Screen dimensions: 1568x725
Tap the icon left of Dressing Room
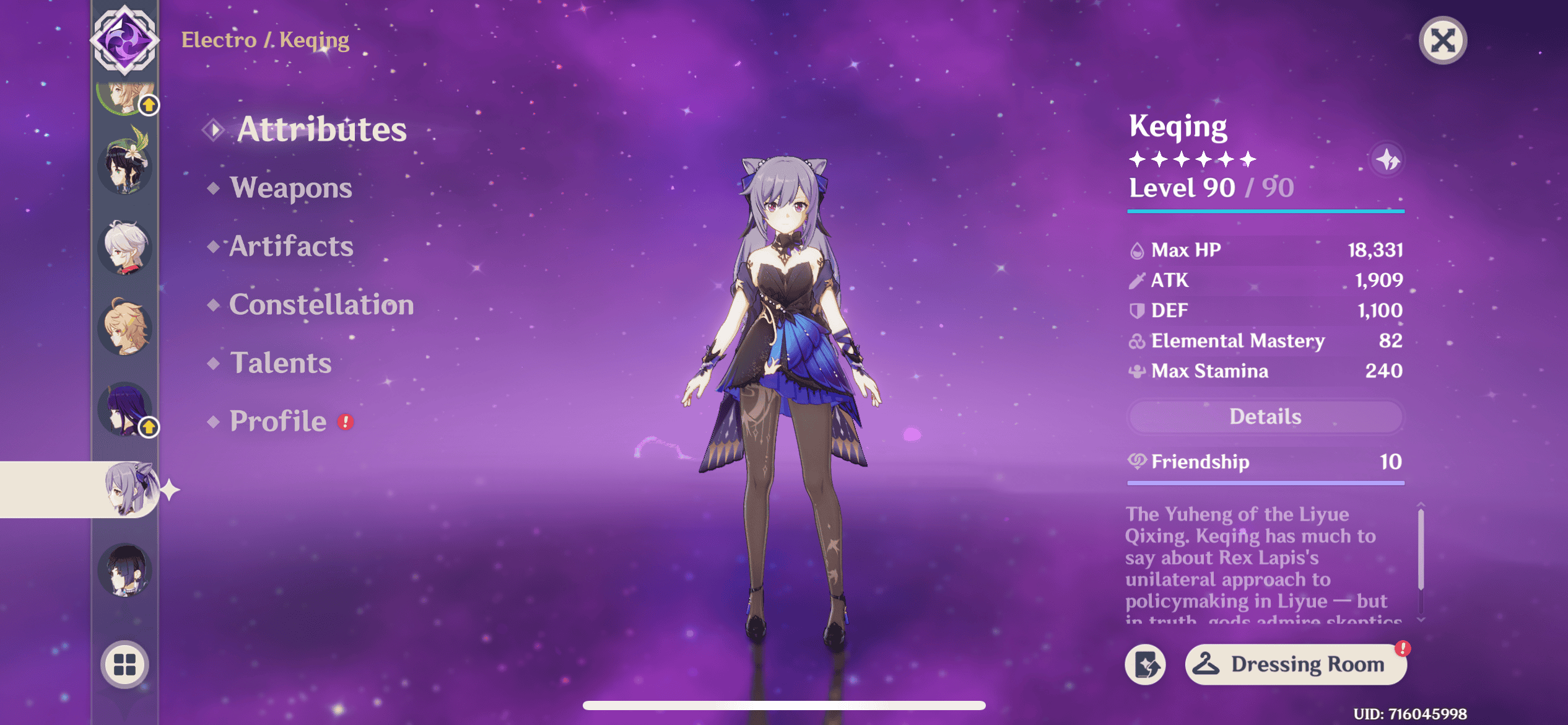(x=1145, y=665)
